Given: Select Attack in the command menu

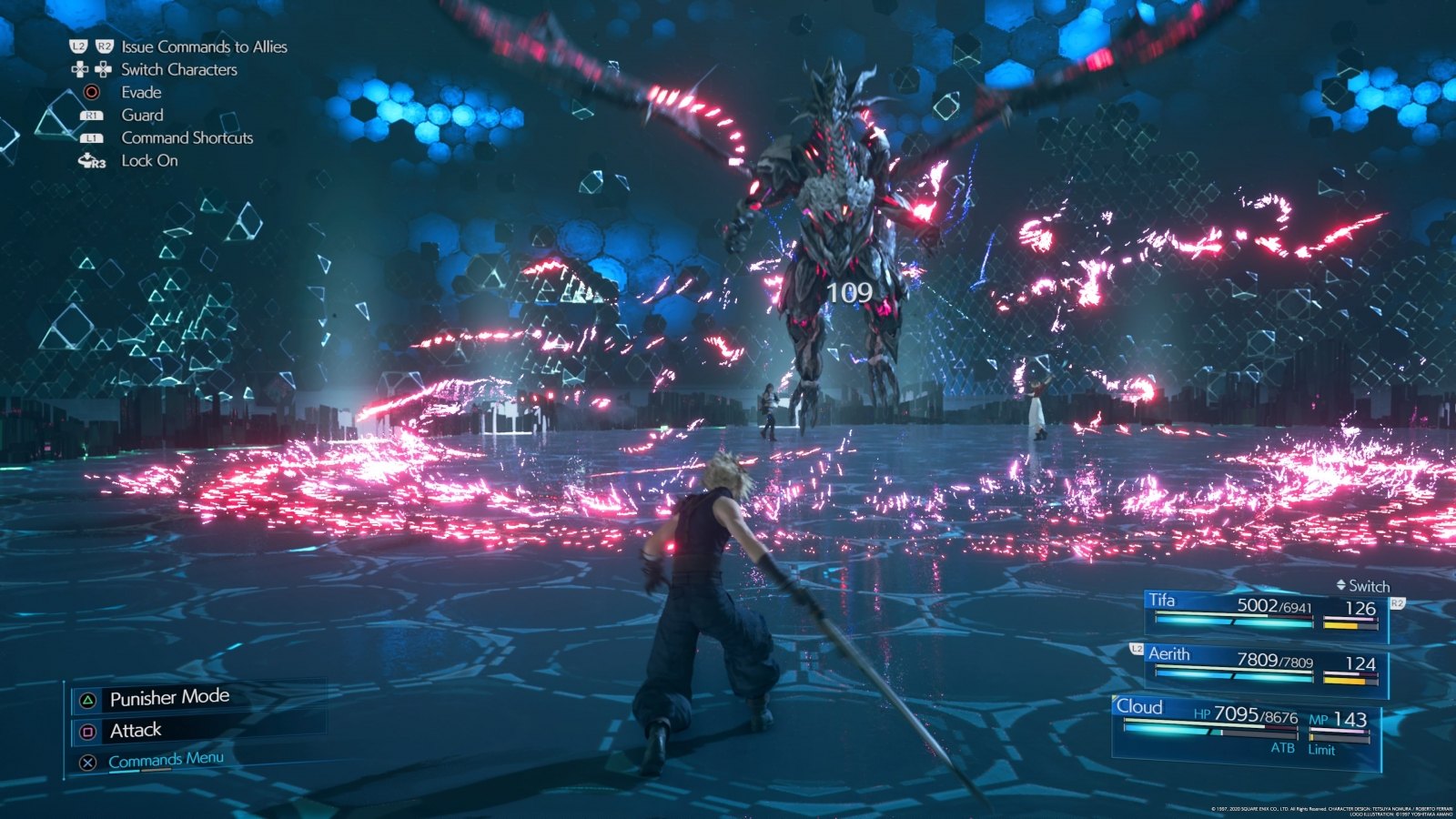Looking at the screenshot, I should pos(135,729).
